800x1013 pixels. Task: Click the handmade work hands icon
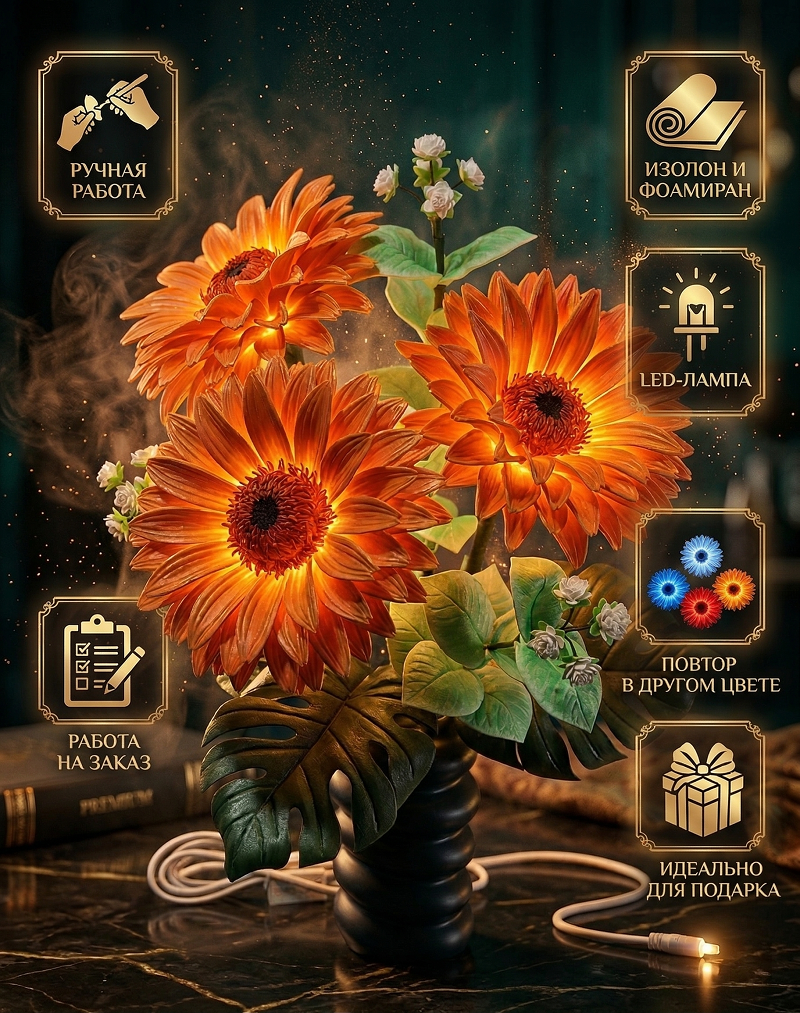108,111
